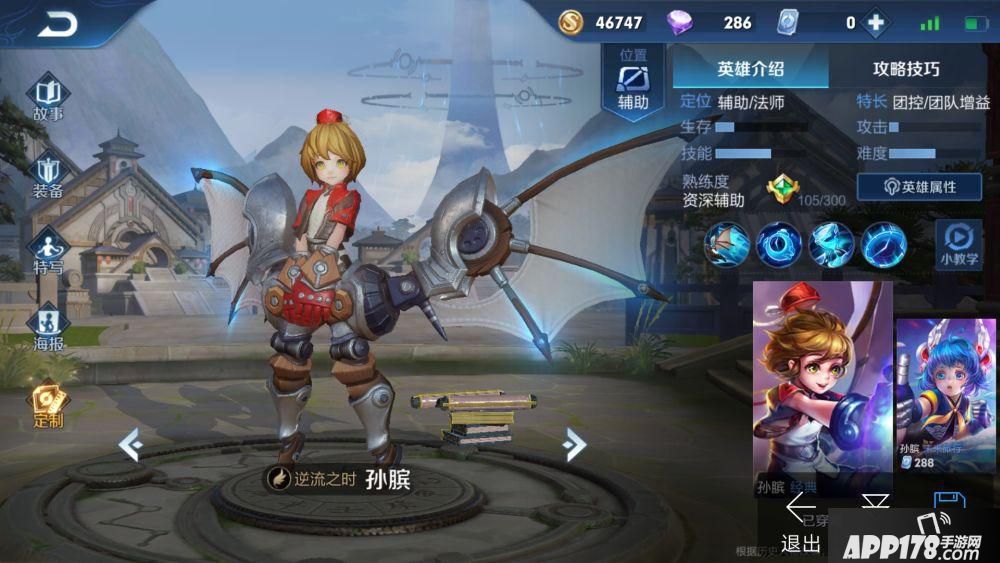The height and width of the screenshot is (563, 1000).
Task: Open the 小教学 tutorial video
Action: [958, 244]
